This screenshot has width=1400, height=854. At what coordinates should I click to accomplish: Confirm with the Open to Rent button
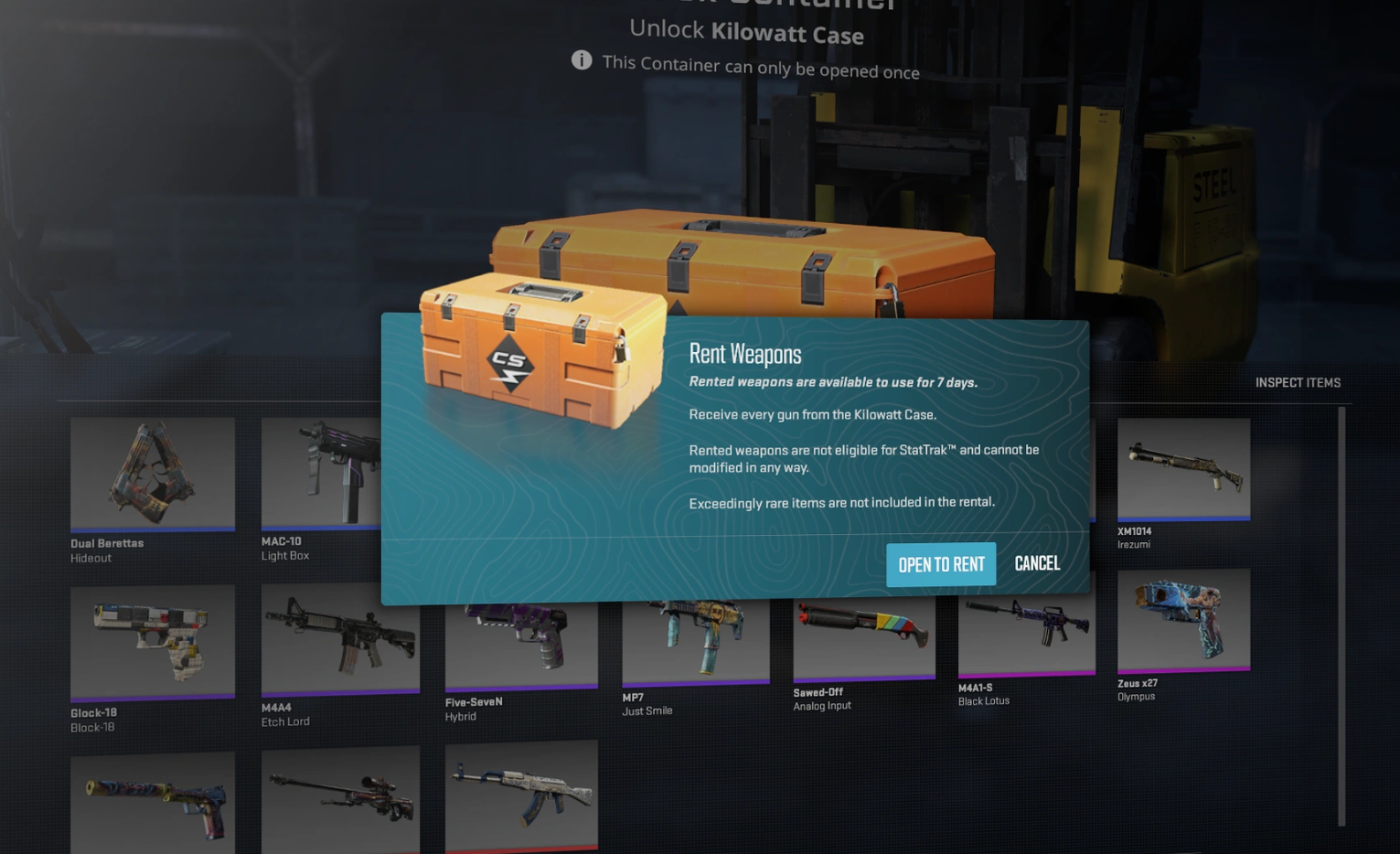pyautogui.click(x=940, y=565)
